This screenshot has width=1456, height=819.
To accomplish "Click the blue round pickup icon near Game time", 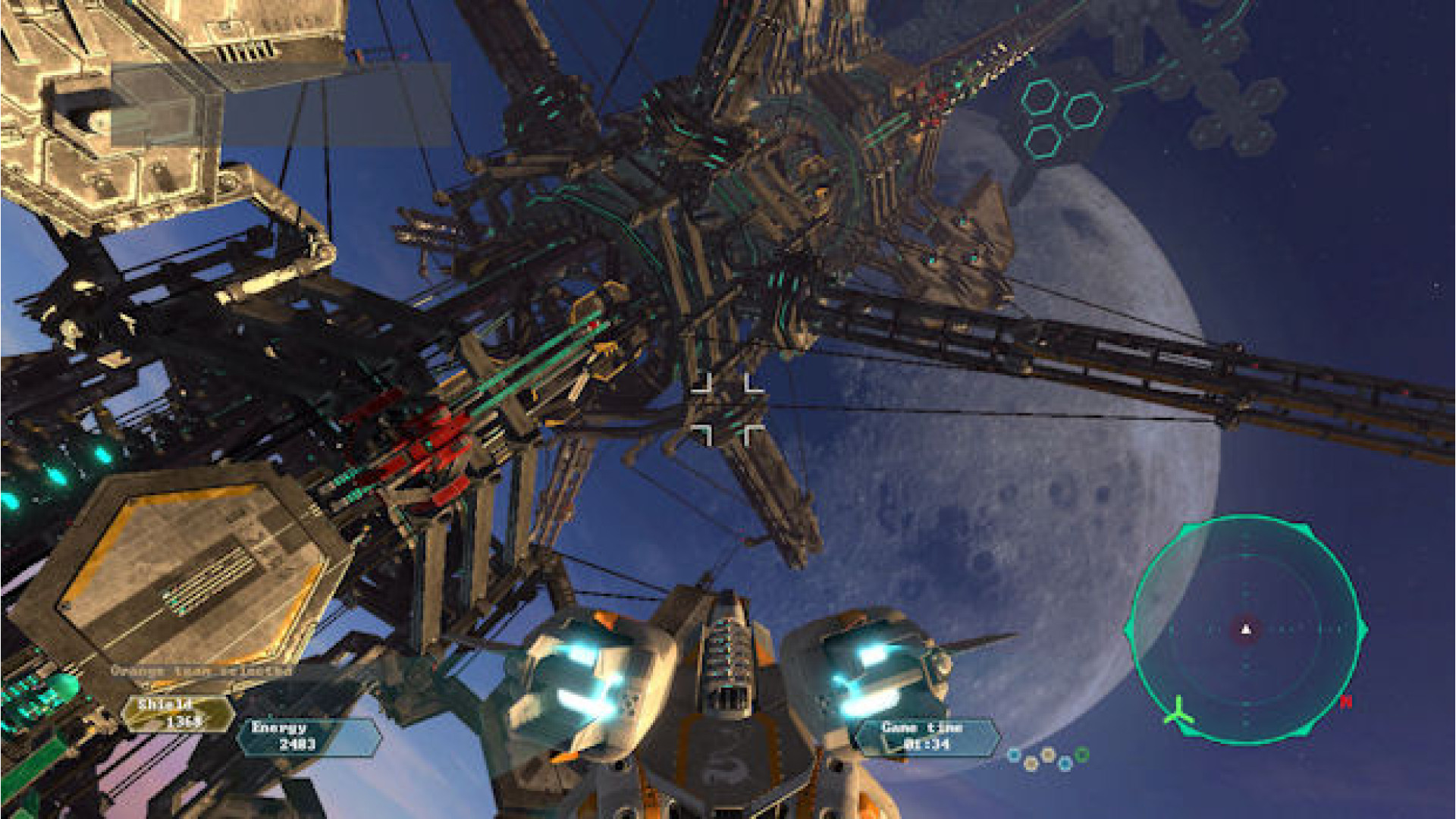I will (1014, 755).
